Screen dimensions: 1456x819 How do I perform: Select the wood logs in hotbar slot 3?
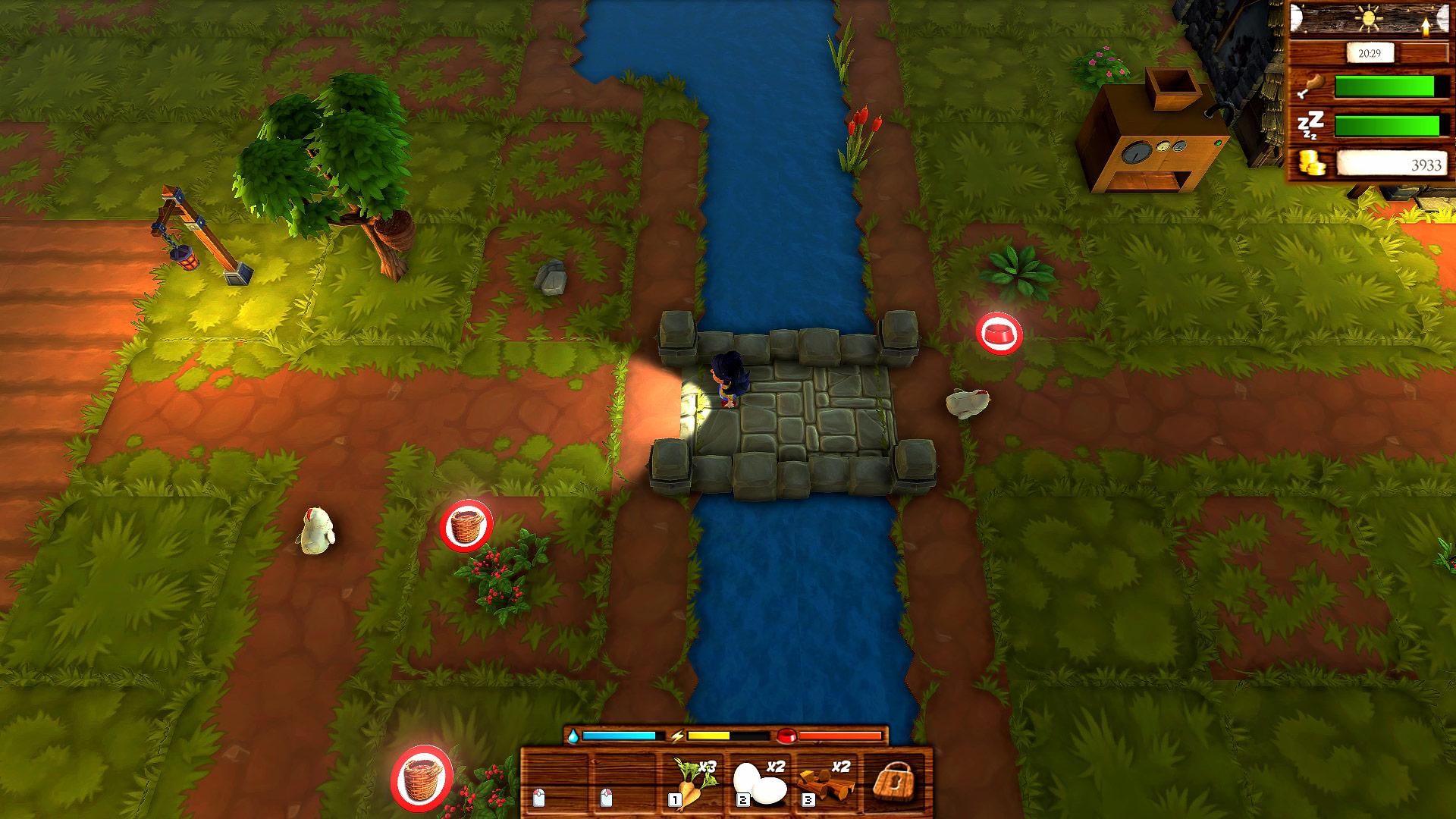(x=827, y=783)
